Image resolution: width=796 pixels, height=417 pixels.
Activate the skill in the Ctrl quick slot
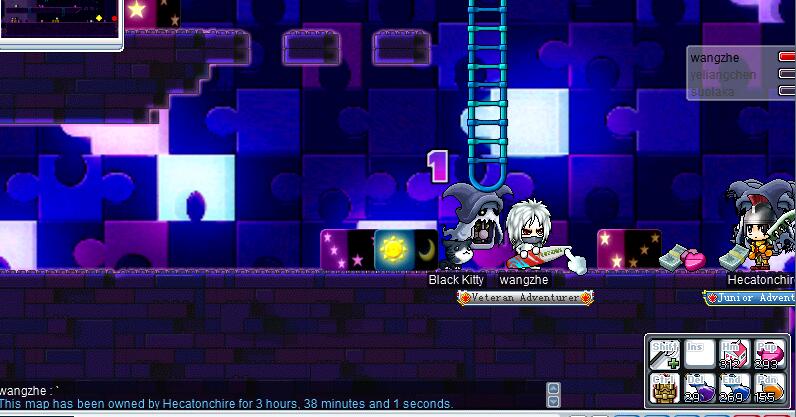pyautogui.click(x=664, y=387)
